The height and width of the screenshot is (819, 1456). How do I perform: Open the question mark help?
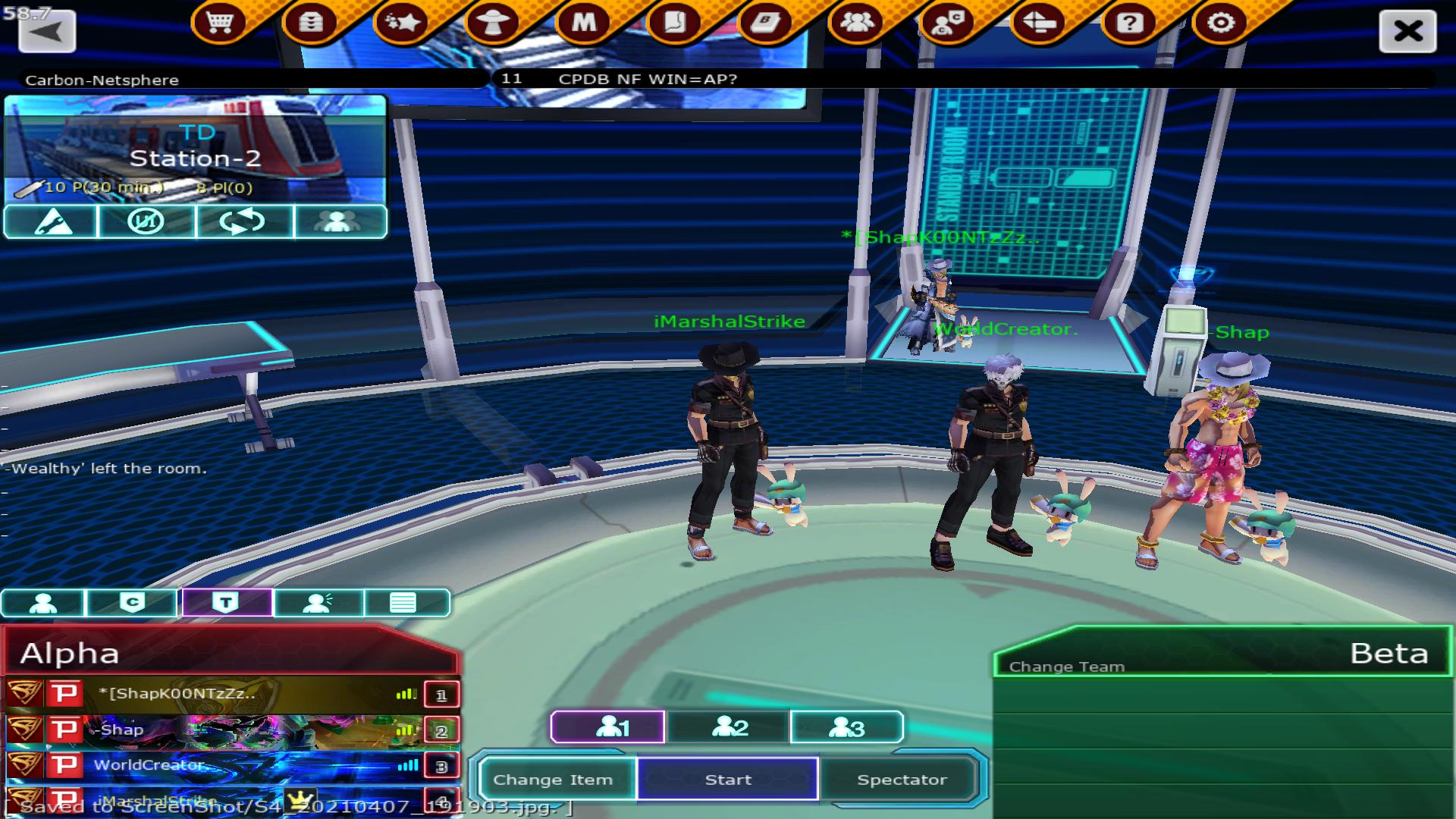tap(1129, 23)
